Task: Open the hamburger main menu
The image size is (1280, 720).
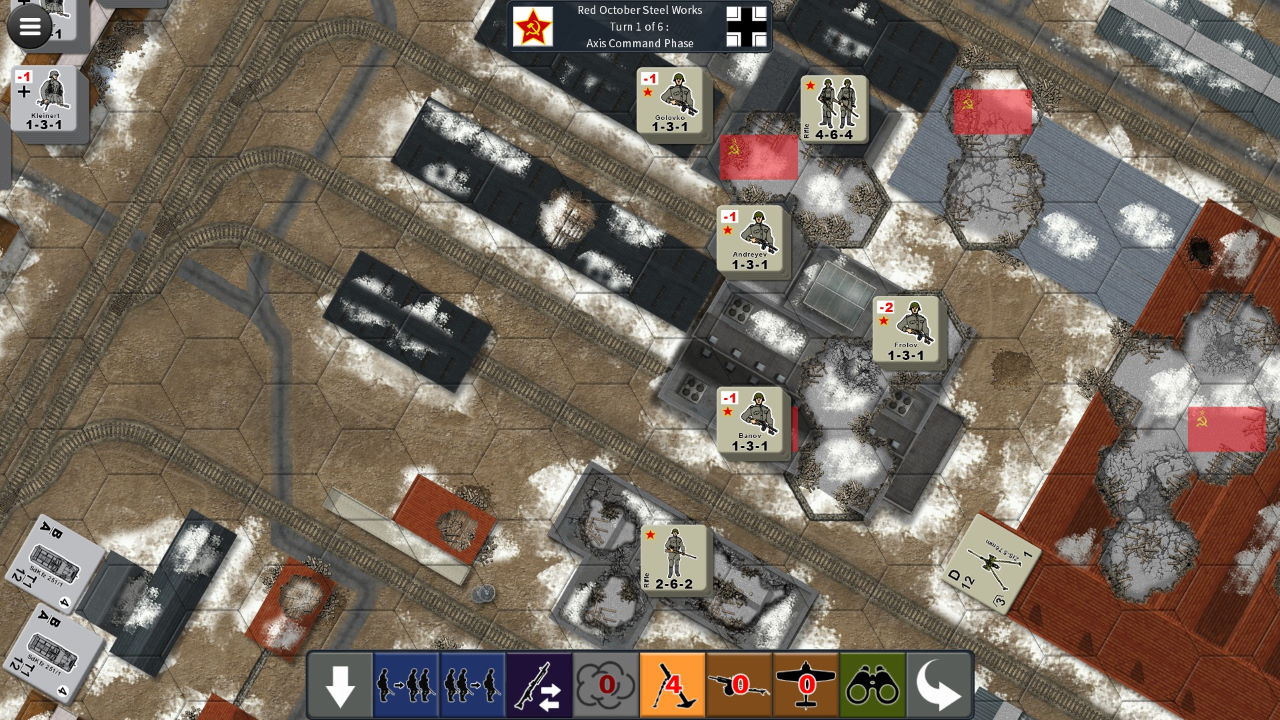Action: pyautogui.click(x=30, y=27)
